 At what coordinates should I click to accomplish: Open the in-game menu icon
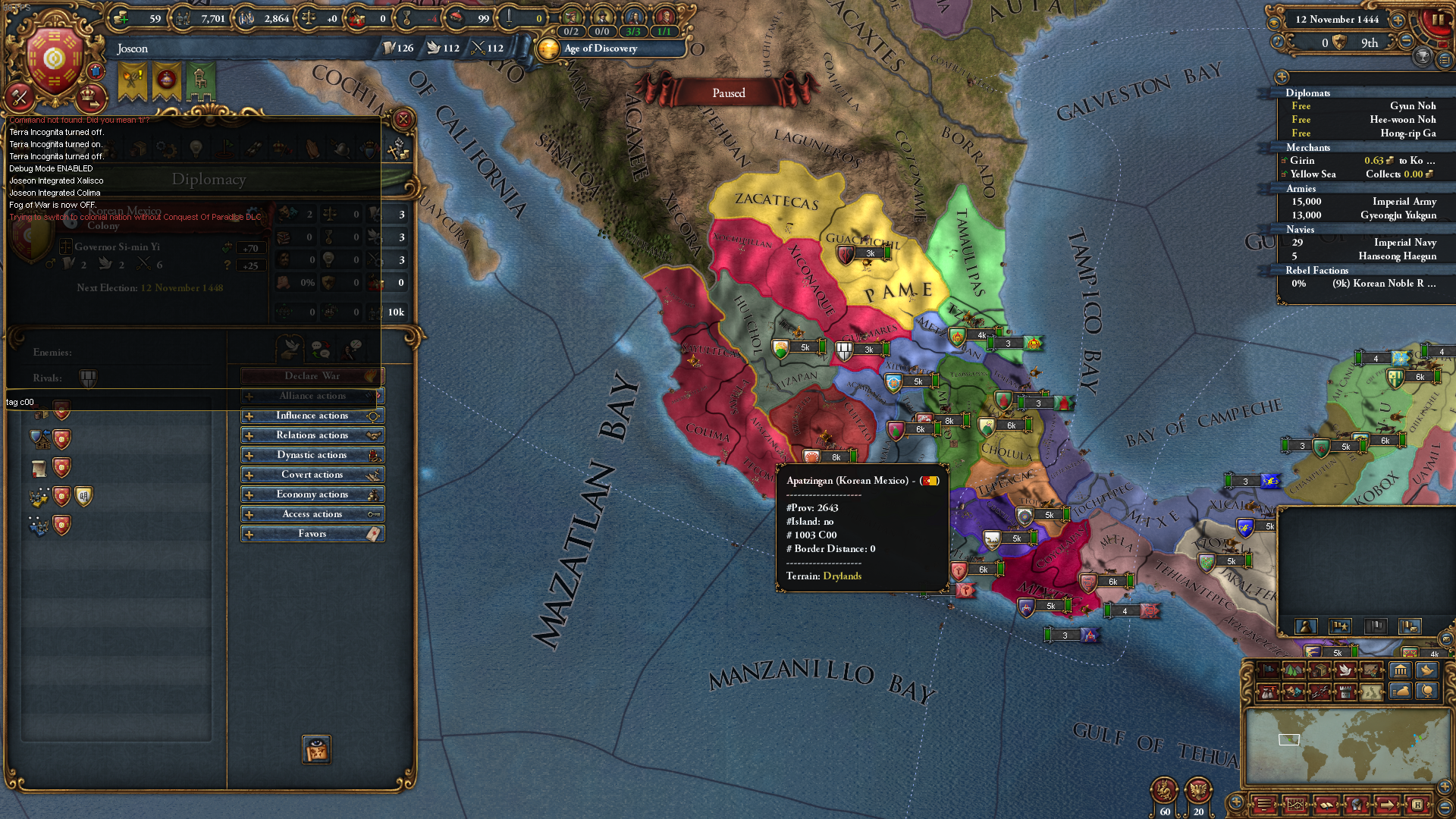[1263, 805]
